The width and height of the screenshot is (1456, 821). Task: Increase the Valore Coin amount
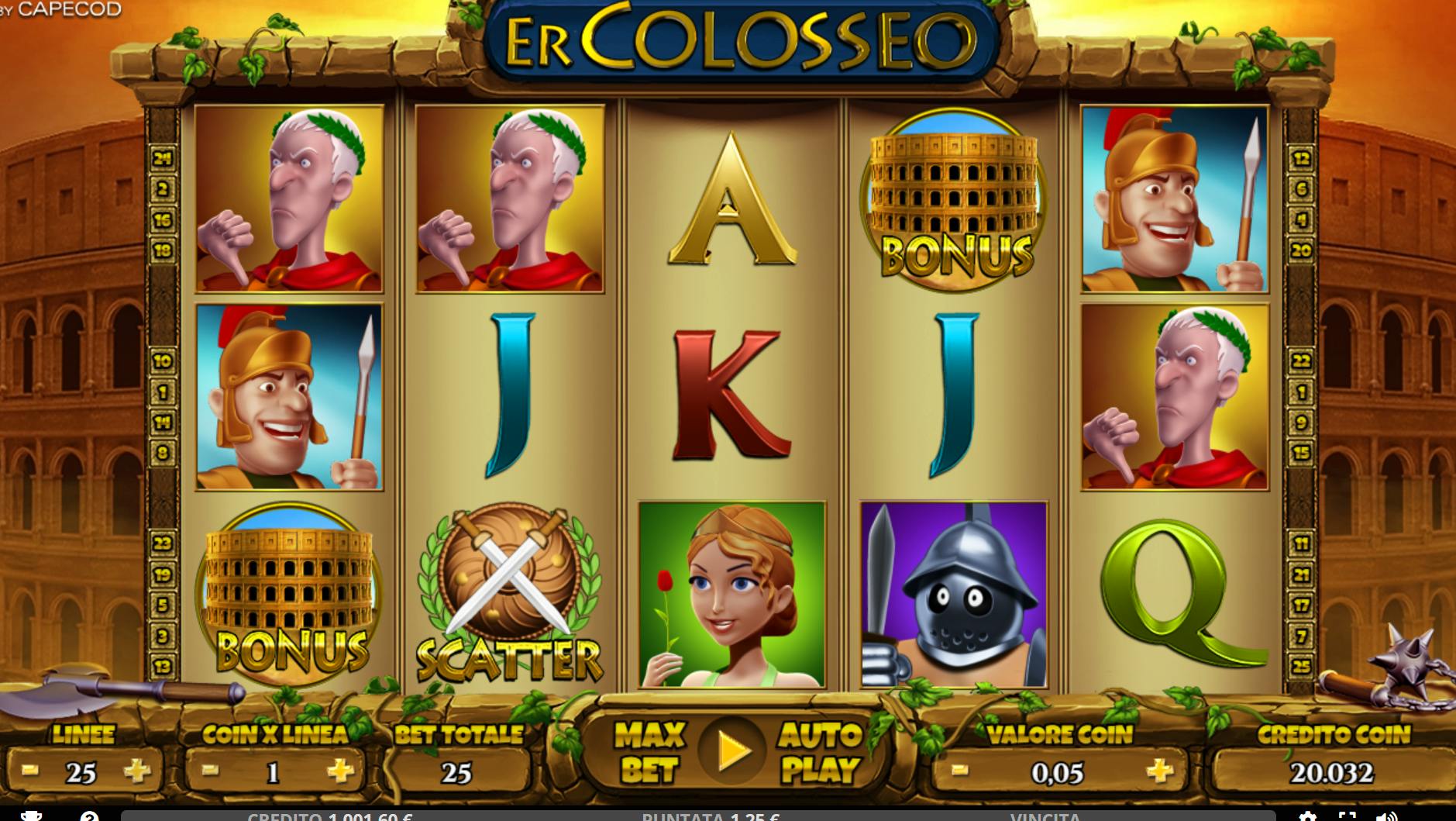point(1159,771)
